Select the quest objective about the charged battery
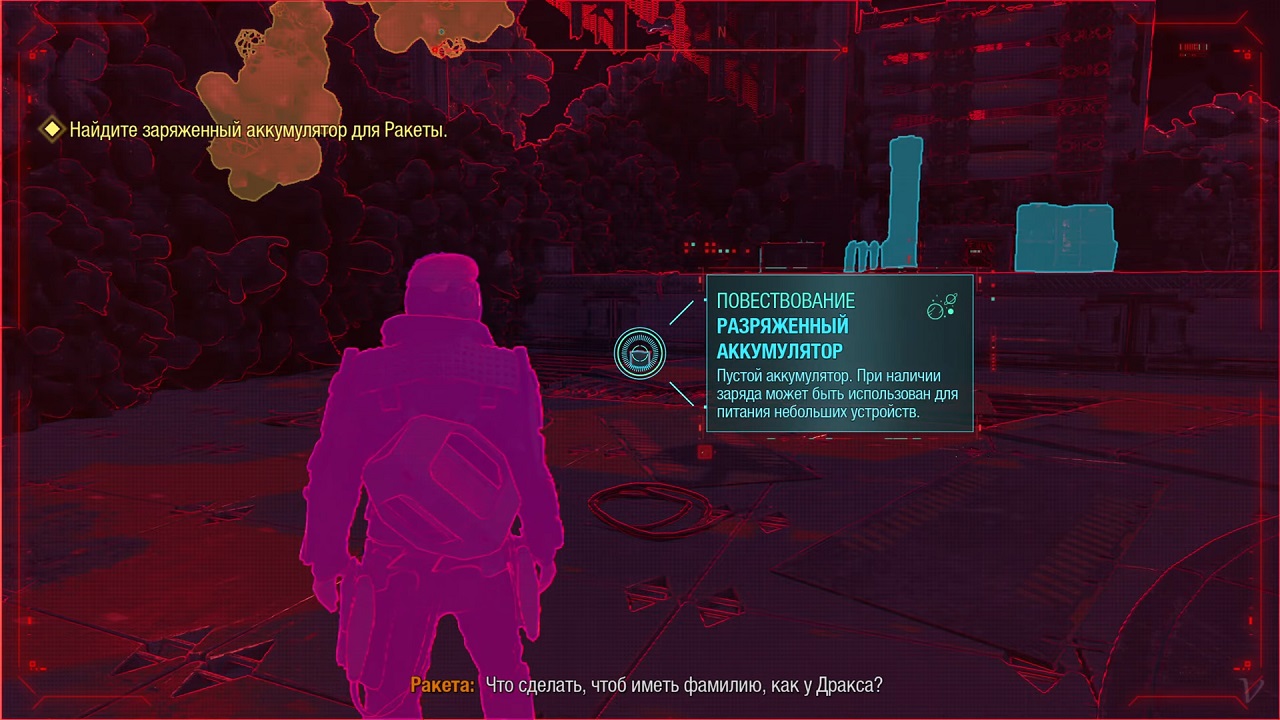 (x=257, y=130)
